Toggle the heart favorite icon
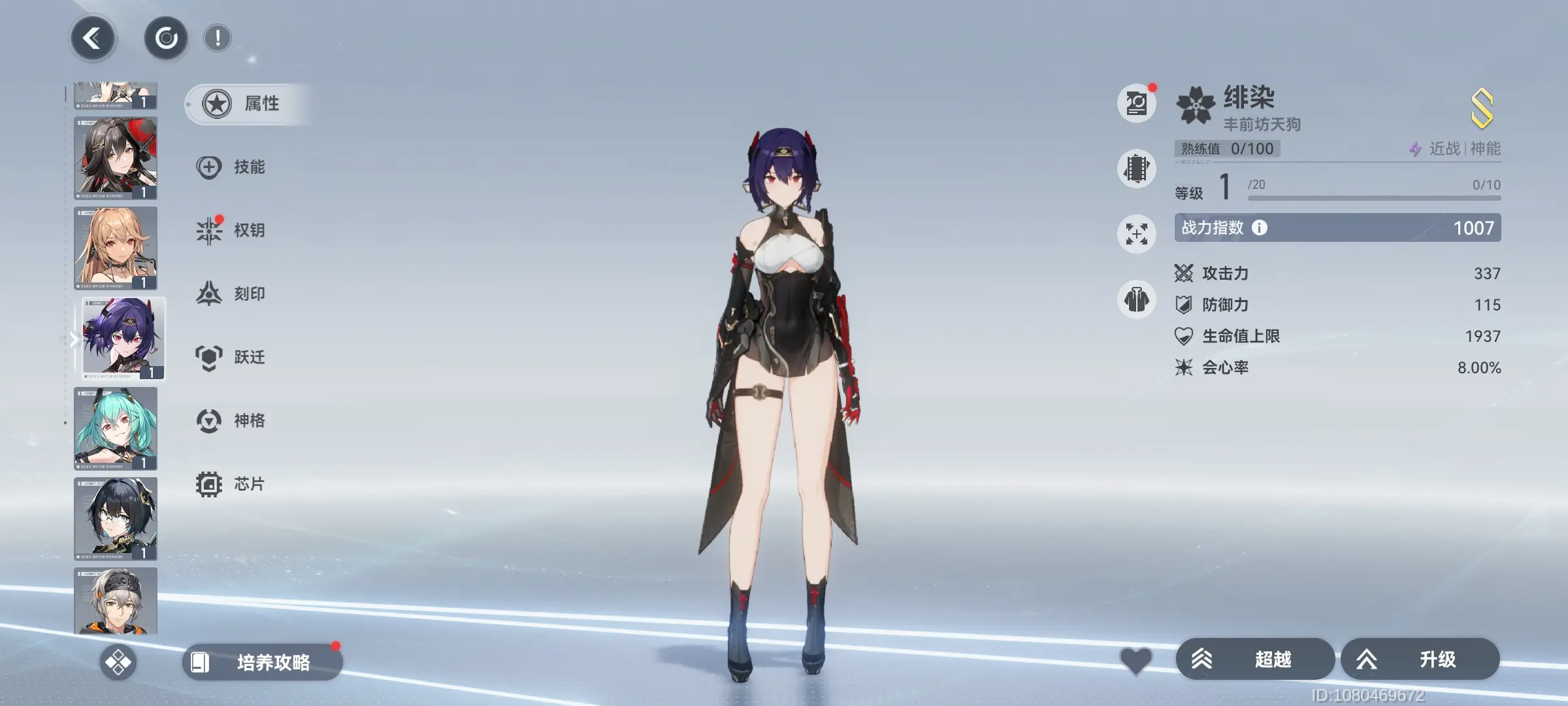This screenshot has width=1568, height=706. [x=1136, y=661]
